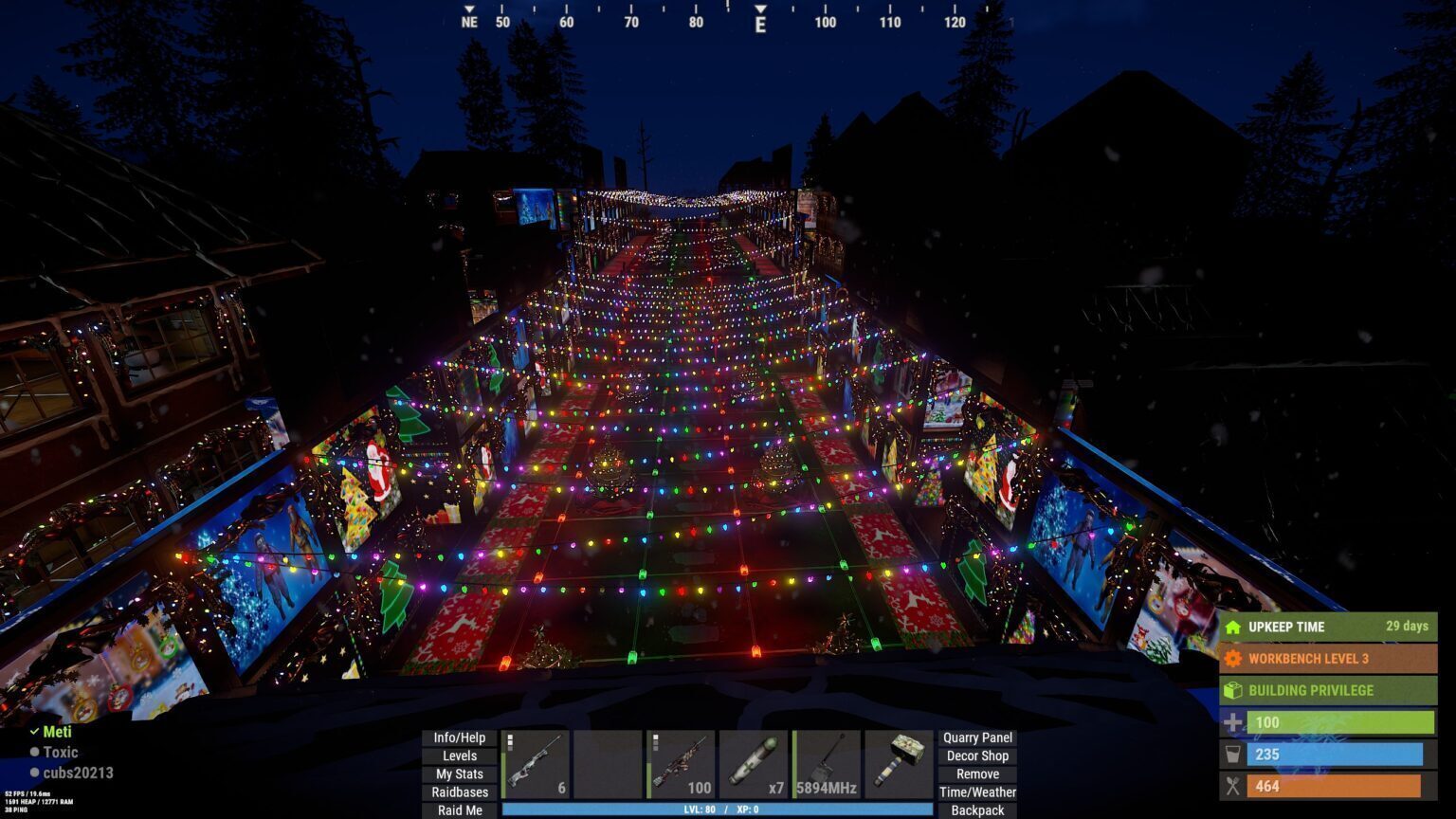Click the Upkeep Time house icon
1456x819 pixels.
[1232, 627]
